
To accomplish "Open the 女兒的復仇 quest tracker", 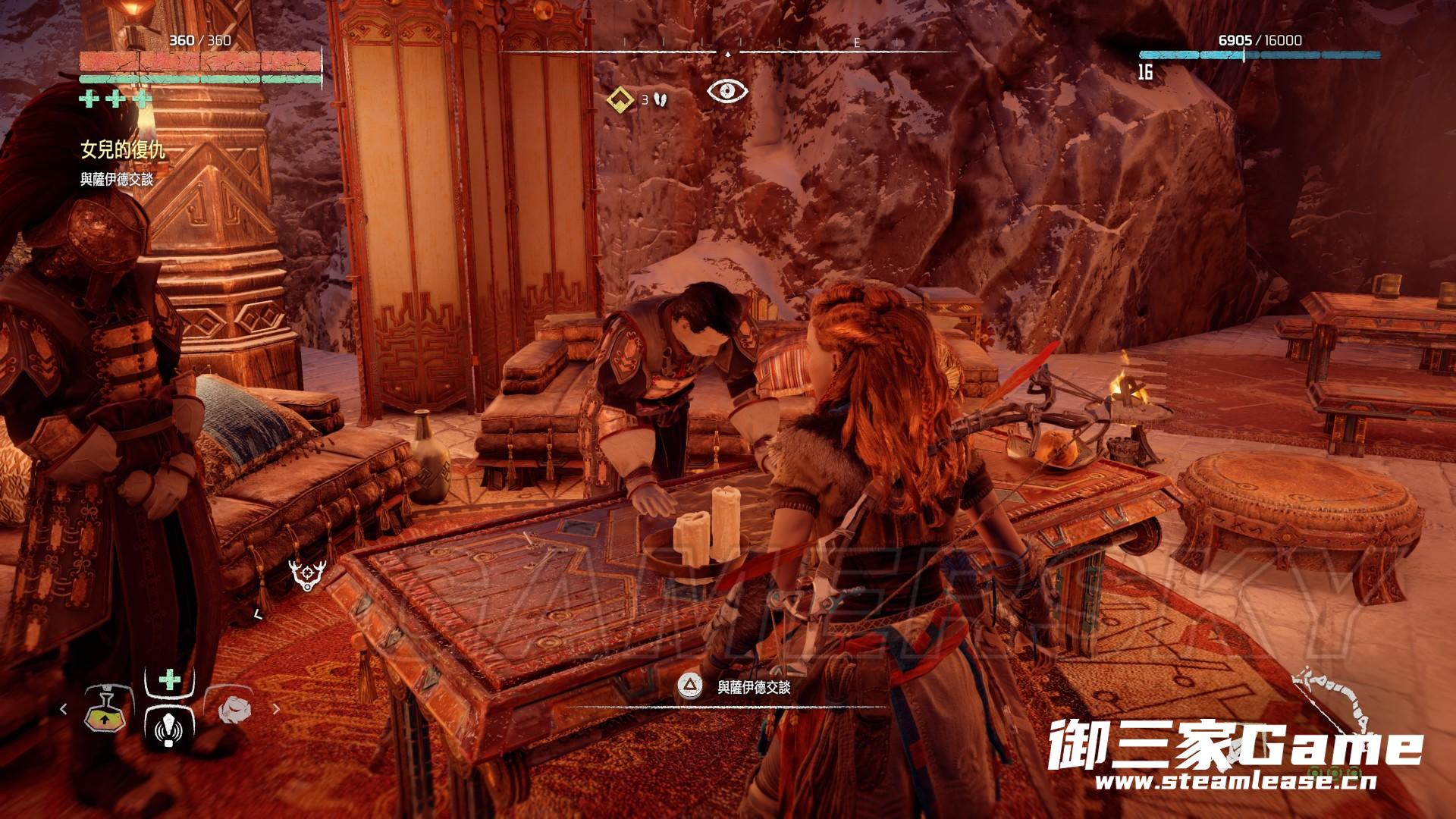I will (123, 150).
